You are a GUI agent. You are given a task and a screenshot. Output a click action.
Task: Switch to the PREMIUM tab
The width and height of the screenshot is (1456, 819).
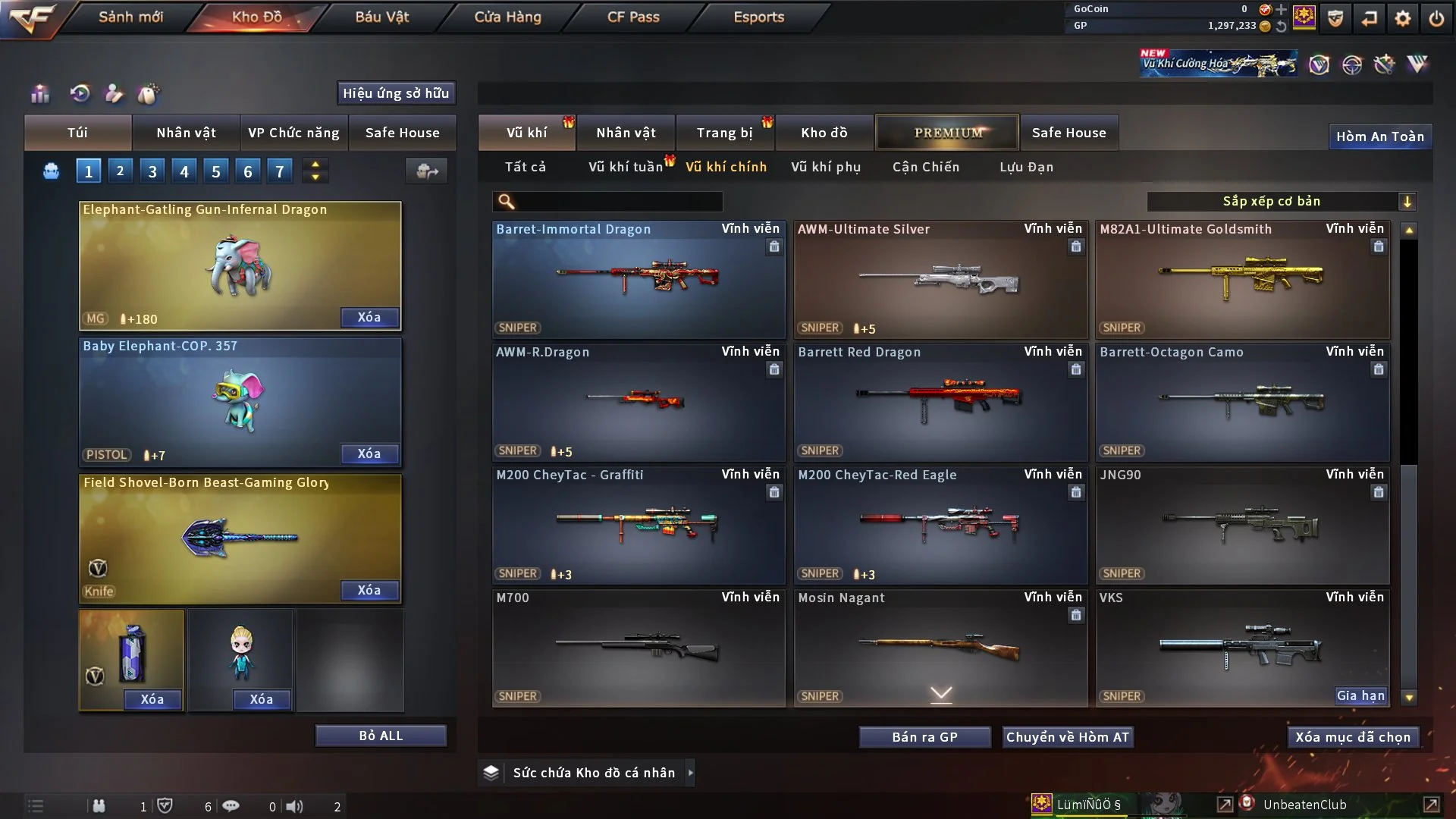(x=947, y=133)
